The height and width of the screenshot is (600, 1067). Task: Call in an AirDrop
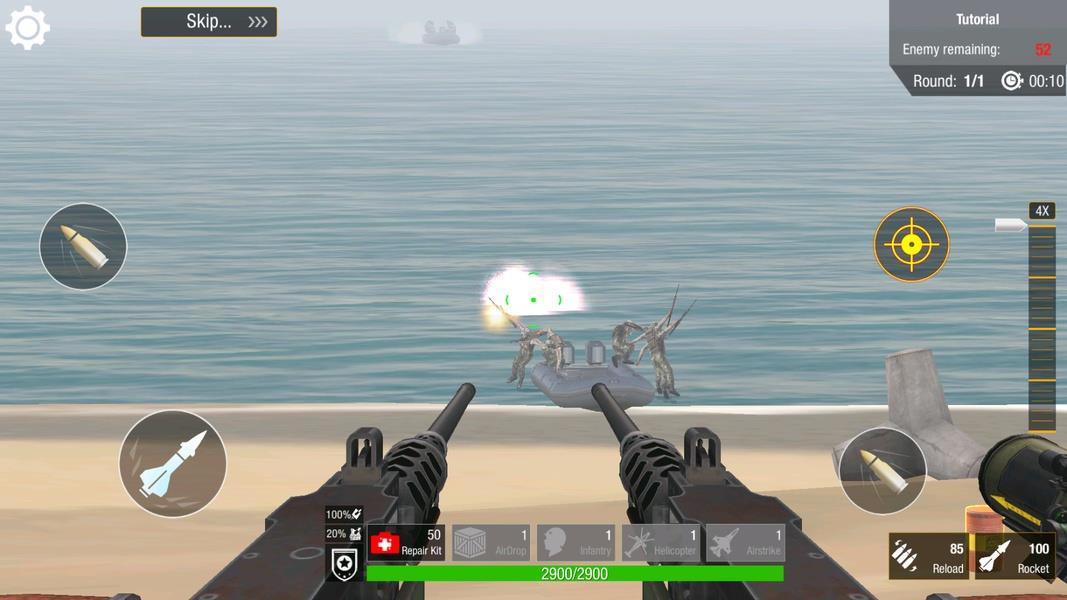click(491, 543)
